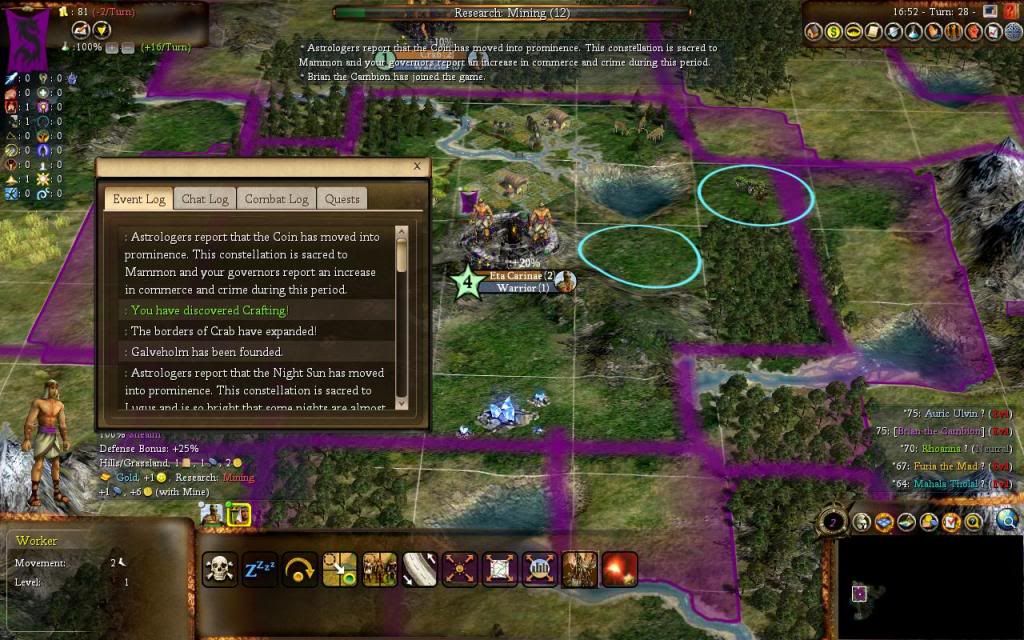
Task: Put the worker to sleep with Zzz button
Action: coord(260,569)
